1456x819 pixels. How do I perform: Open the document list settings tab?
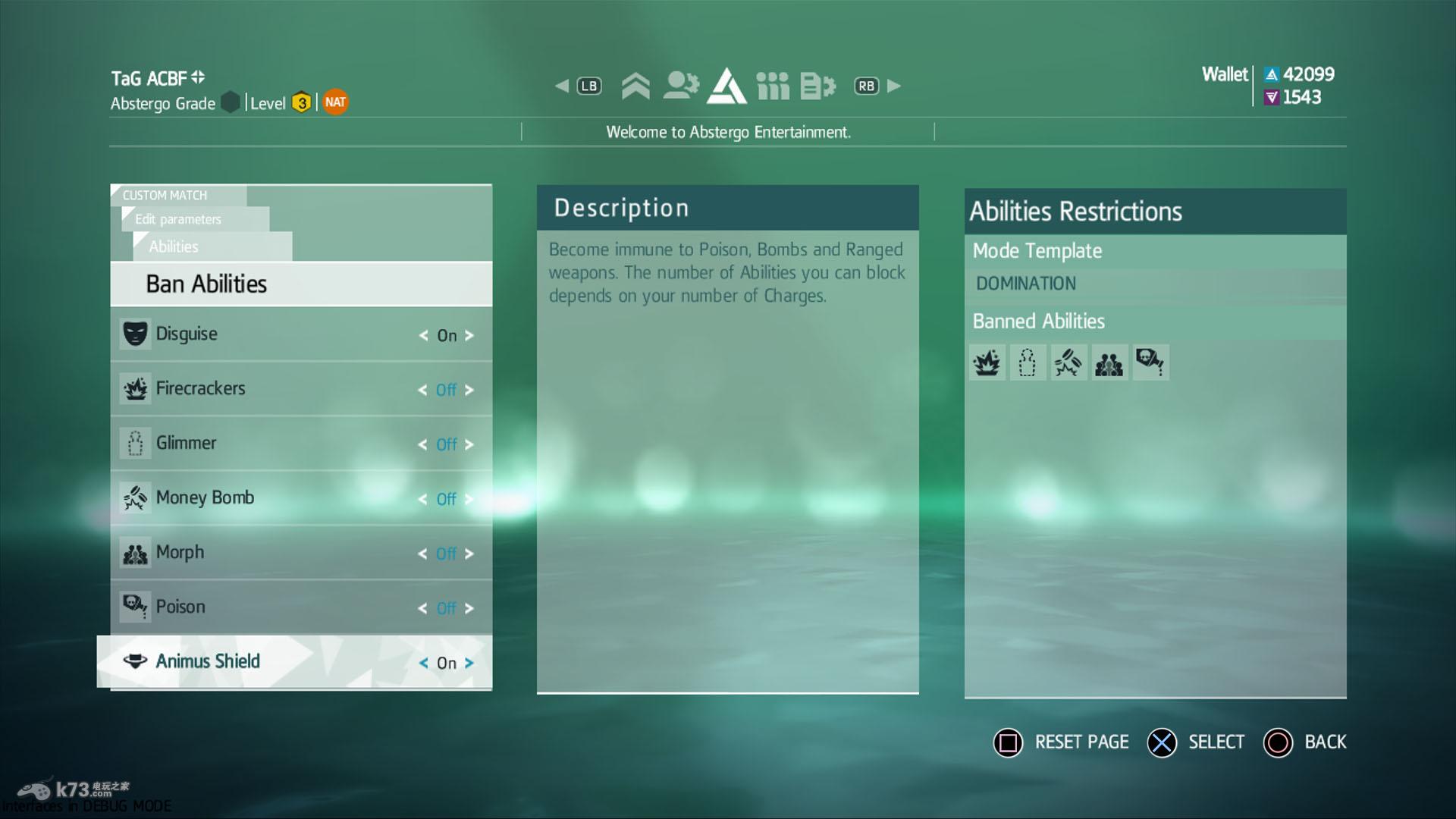click(817, 86)
